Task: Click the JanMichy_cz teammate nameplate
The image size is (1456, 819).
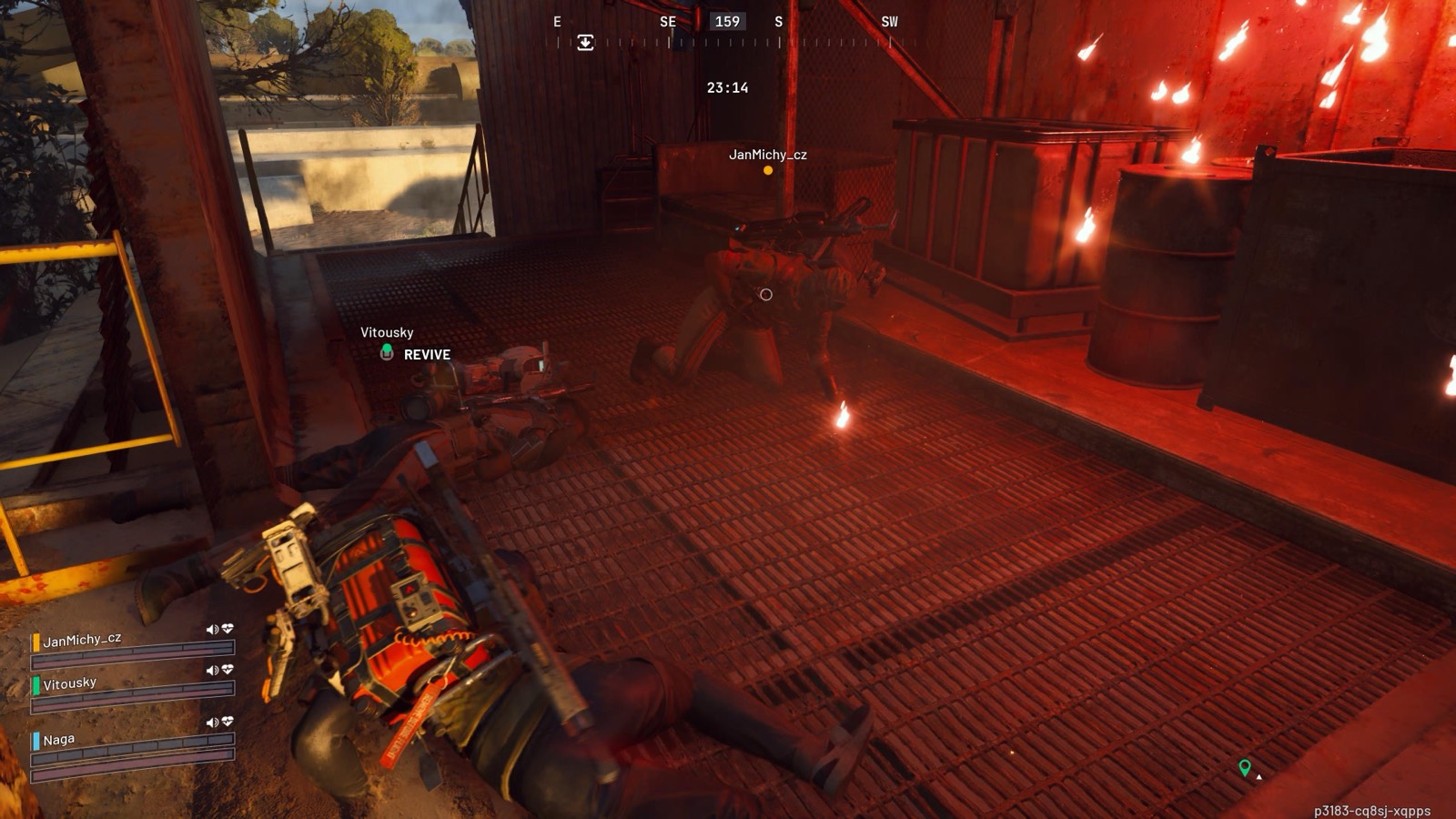Action: click(x=767, y=155)
